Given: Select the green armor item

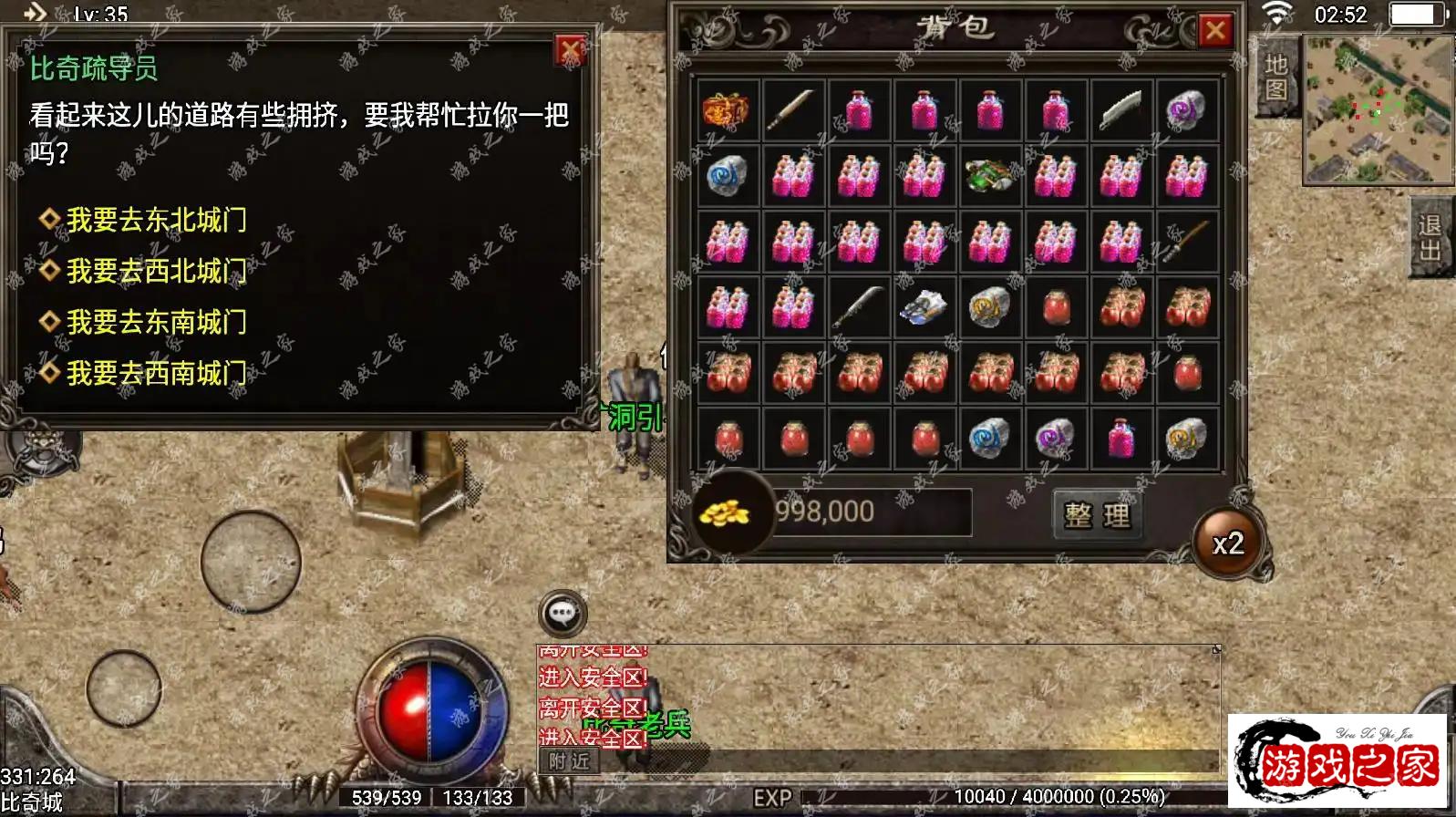Looking at the screenshot, I should click(989, 175).
